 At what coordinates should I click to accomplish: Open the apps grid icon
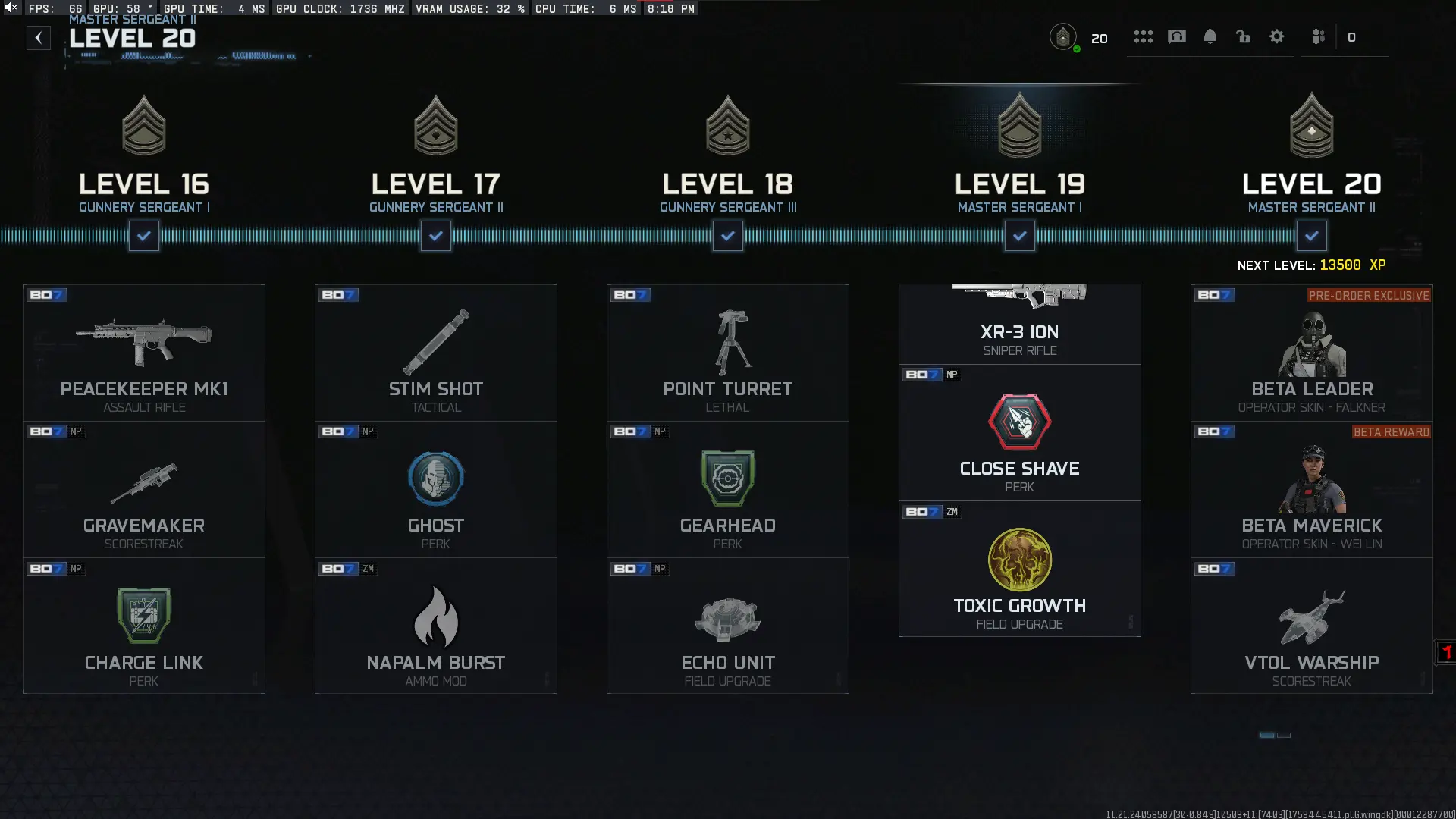click(x=1144, y=36)
